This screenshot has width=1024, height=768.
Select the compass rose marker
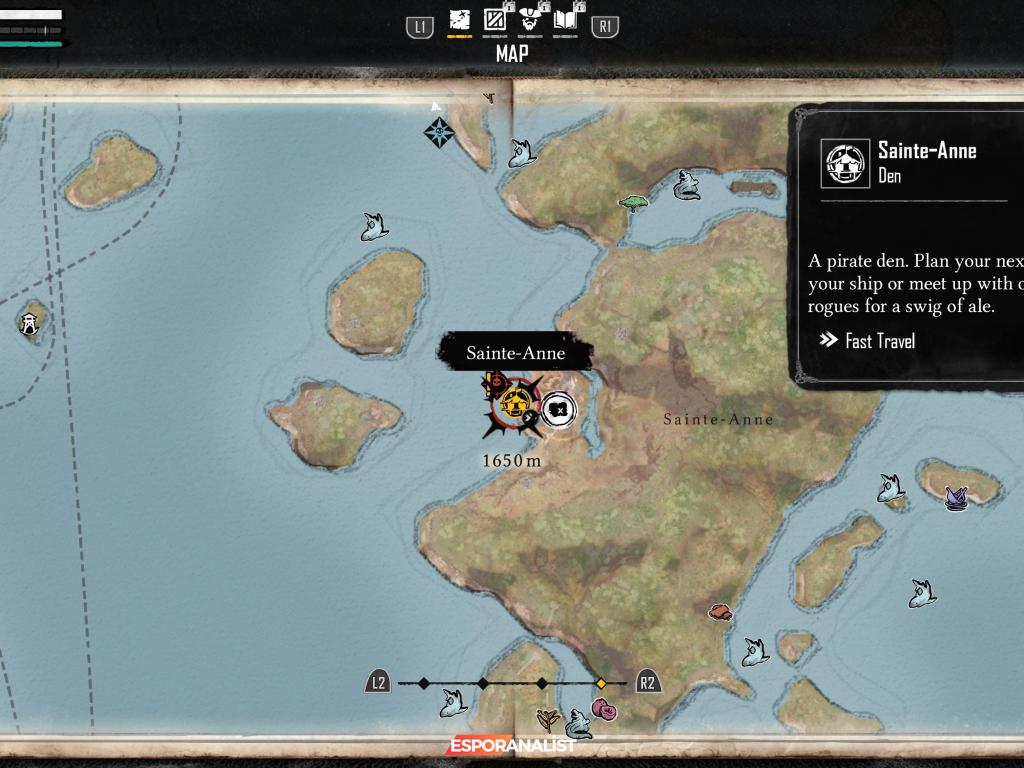(438, 131)
